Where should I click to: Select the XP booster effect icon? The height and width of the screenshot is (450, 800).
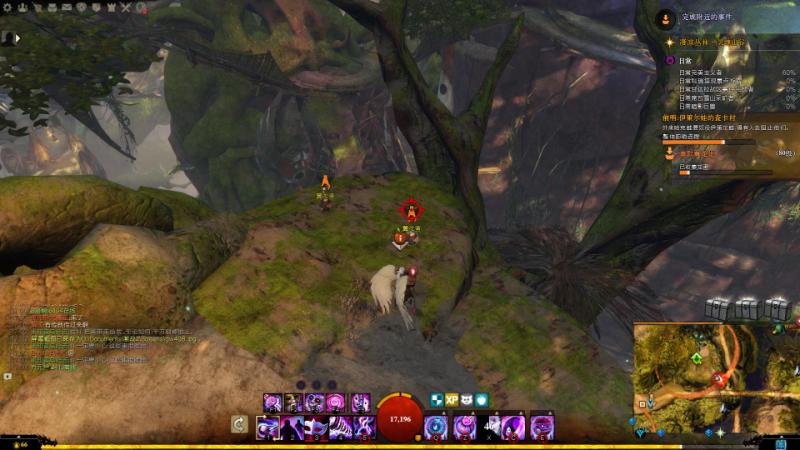[451, 399]
